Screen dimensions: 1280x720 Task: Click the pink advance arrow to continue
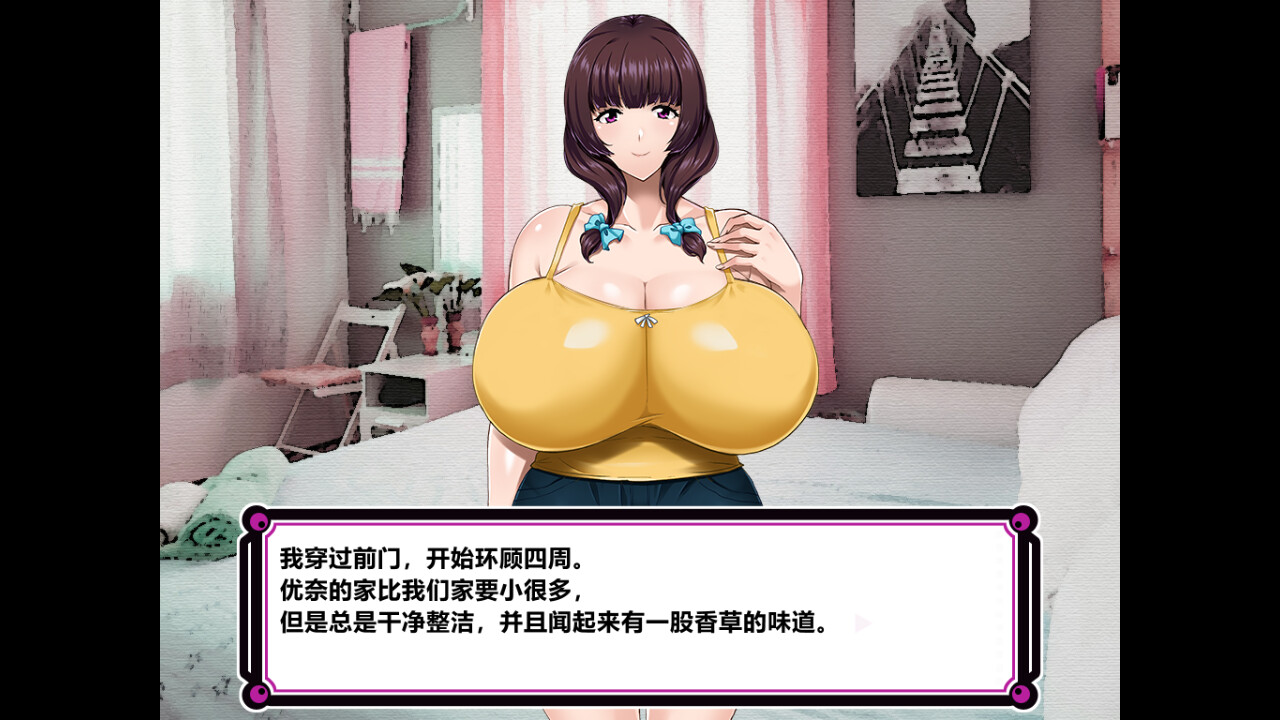(860, 623)
